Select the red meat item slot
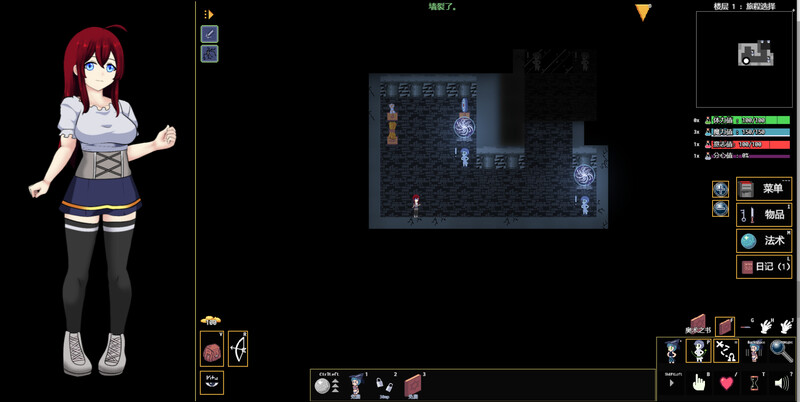800x402 pixels. coord(212,349)
